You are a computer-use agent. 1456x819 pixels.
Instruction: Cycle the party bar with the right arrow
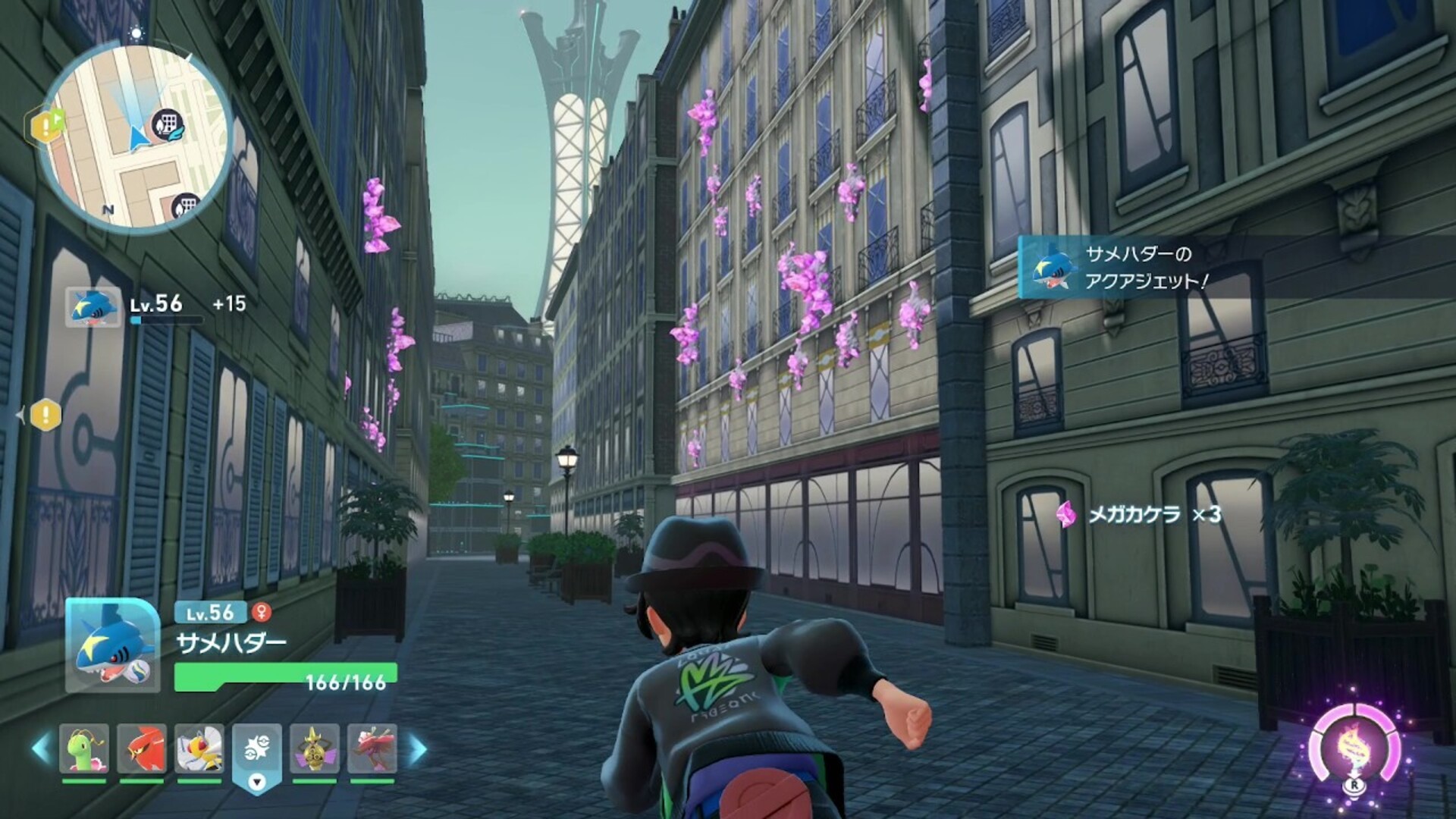(x=418, y=748)
